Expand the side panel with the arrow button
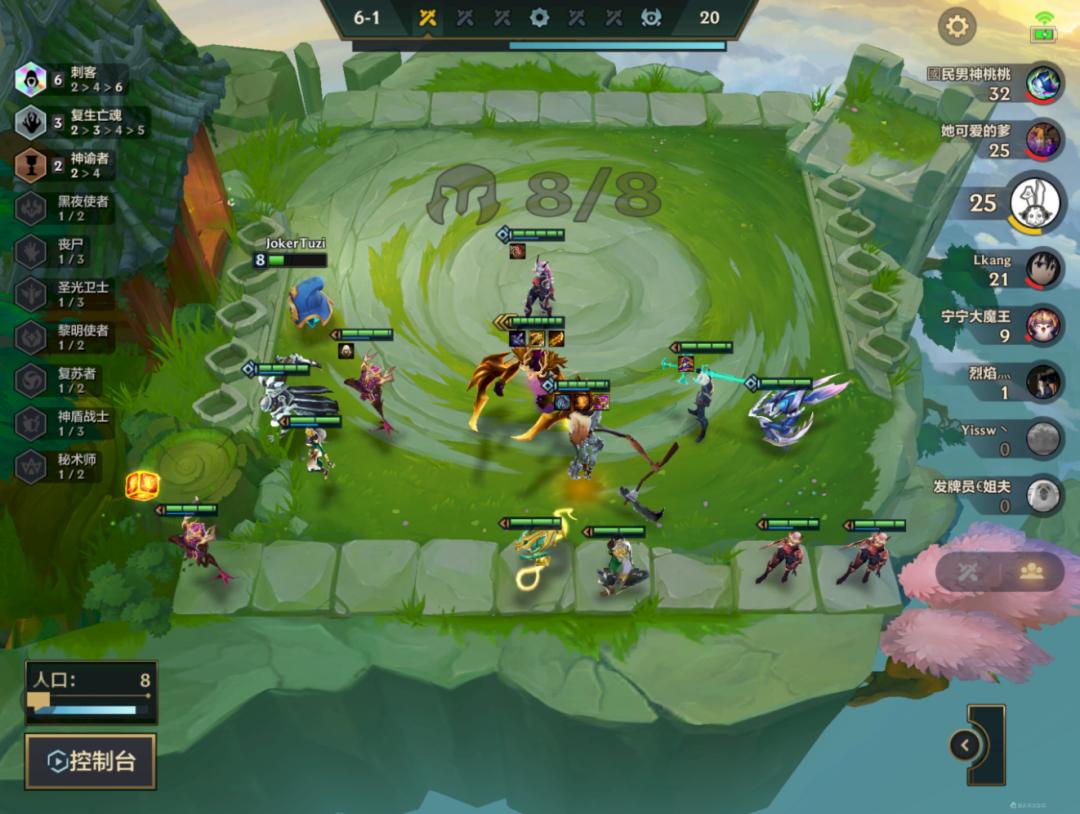The width and height of the screenshot is (1080, 814). 965,745
